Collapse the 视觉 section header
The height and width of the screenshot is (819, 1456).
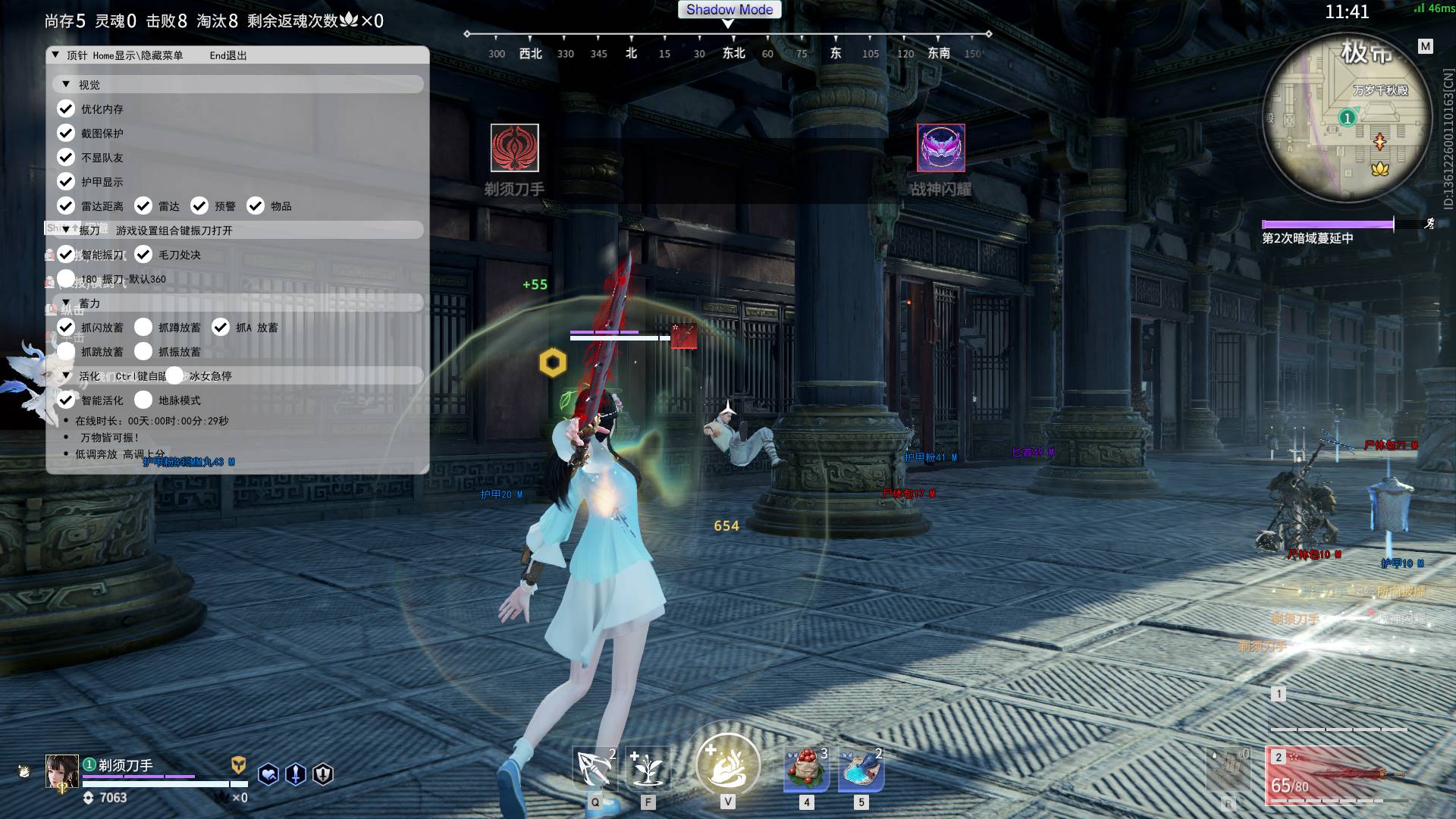pos(67,85)
